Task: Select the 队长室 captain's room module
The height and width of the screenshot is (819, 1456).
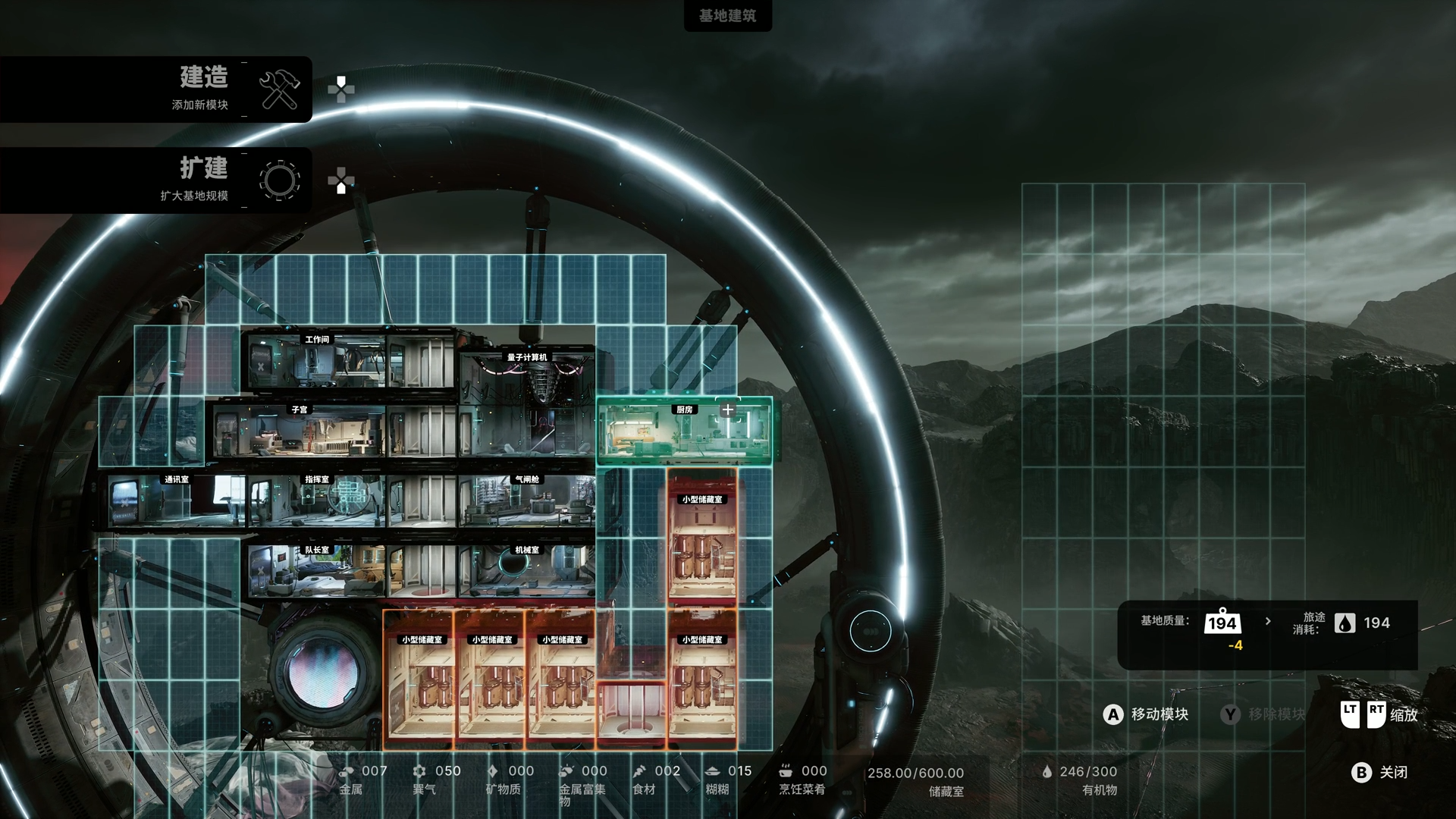Action: point(317,570)
